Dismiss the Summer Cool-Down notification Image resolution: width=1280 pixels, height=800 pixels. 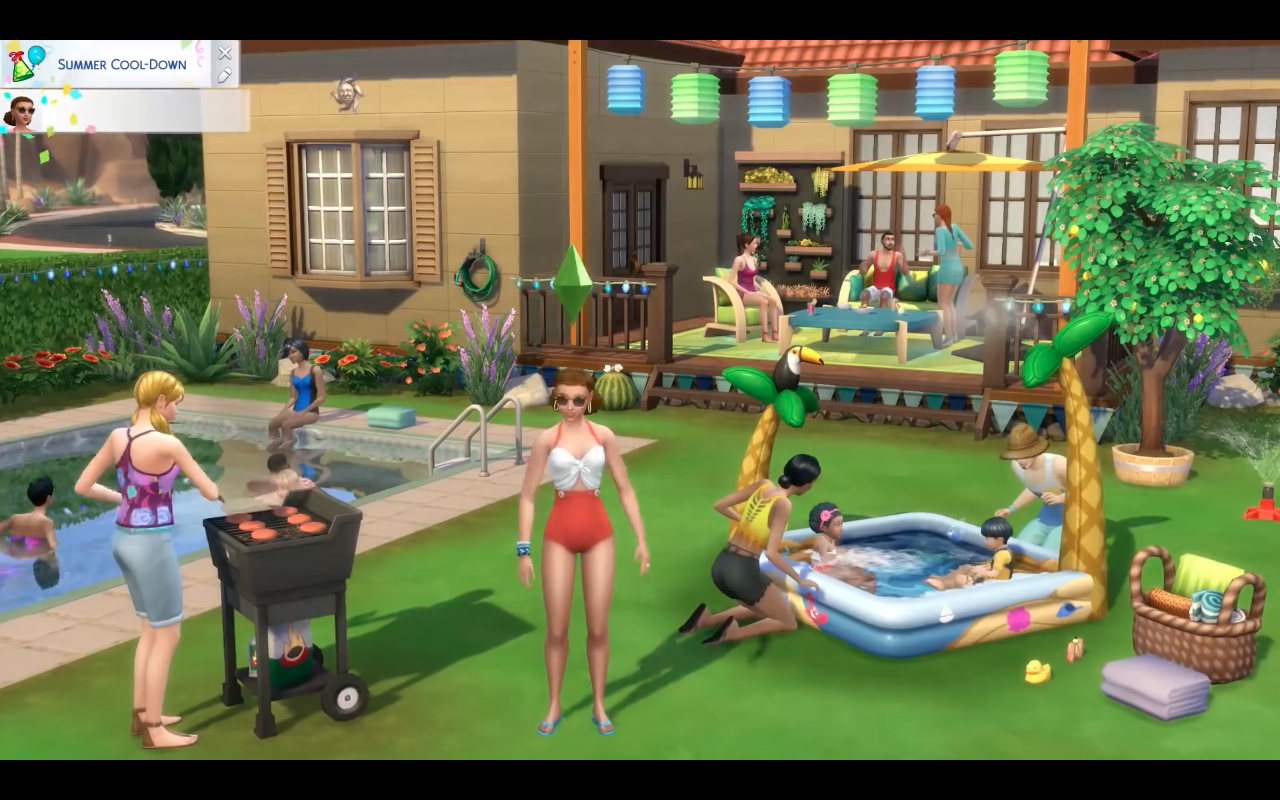click(224, 53)
